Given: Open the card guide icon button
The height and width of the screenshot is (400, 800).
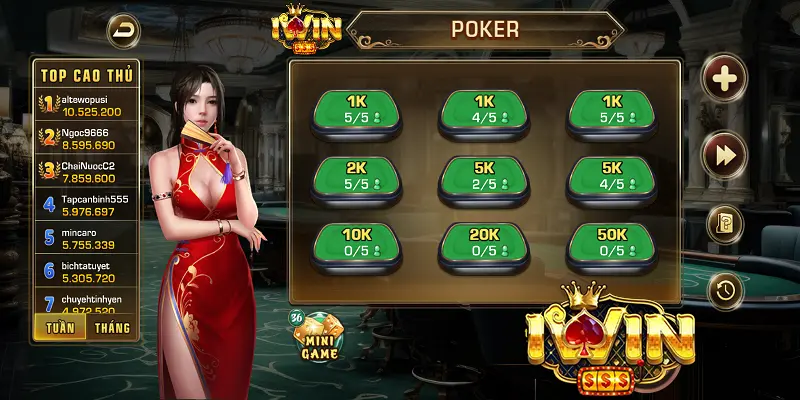Looking at the screenshot, I should [x=724, y=224].
